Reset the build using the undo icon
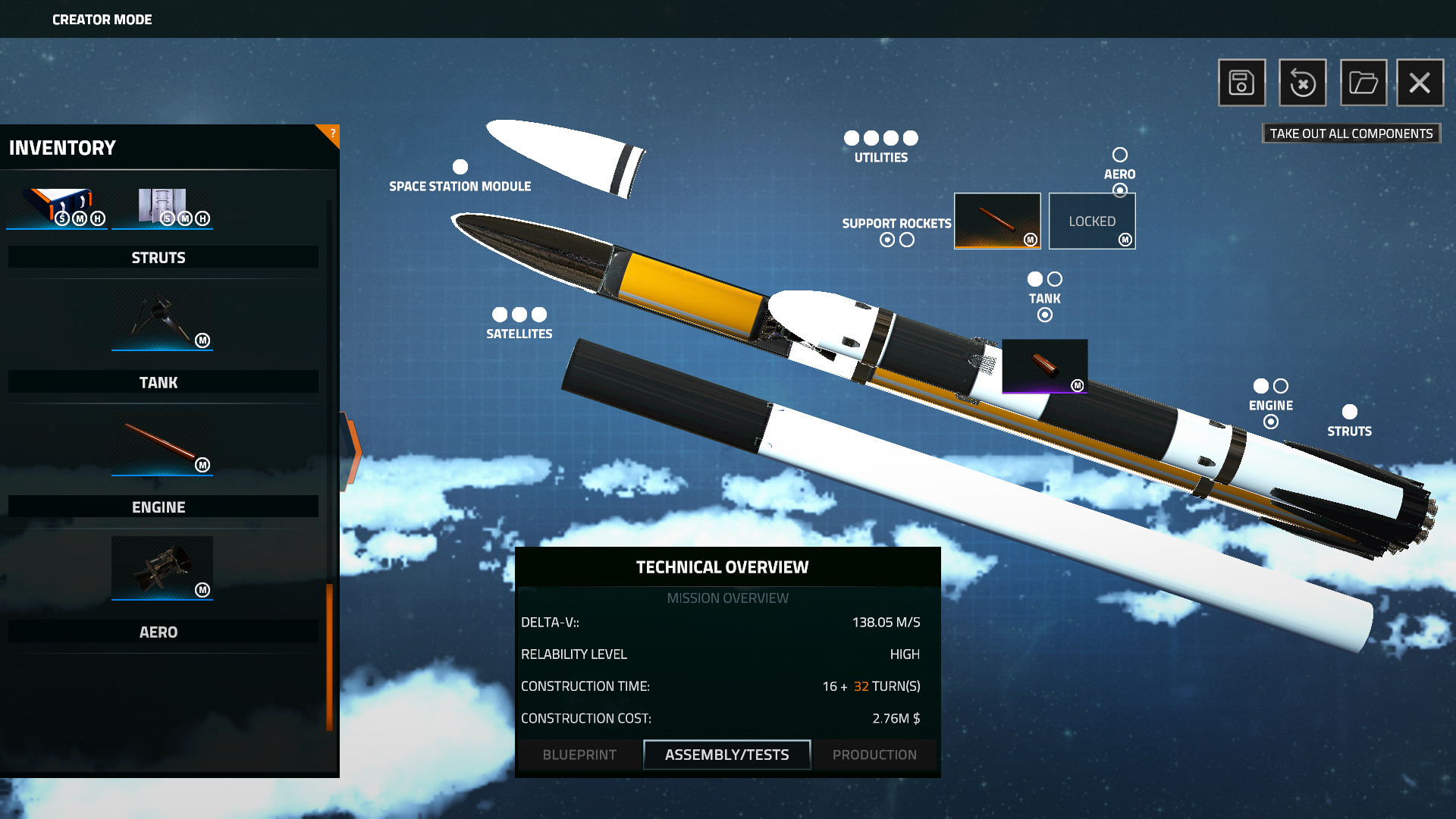1456x819 pixels. point(1301,83)
